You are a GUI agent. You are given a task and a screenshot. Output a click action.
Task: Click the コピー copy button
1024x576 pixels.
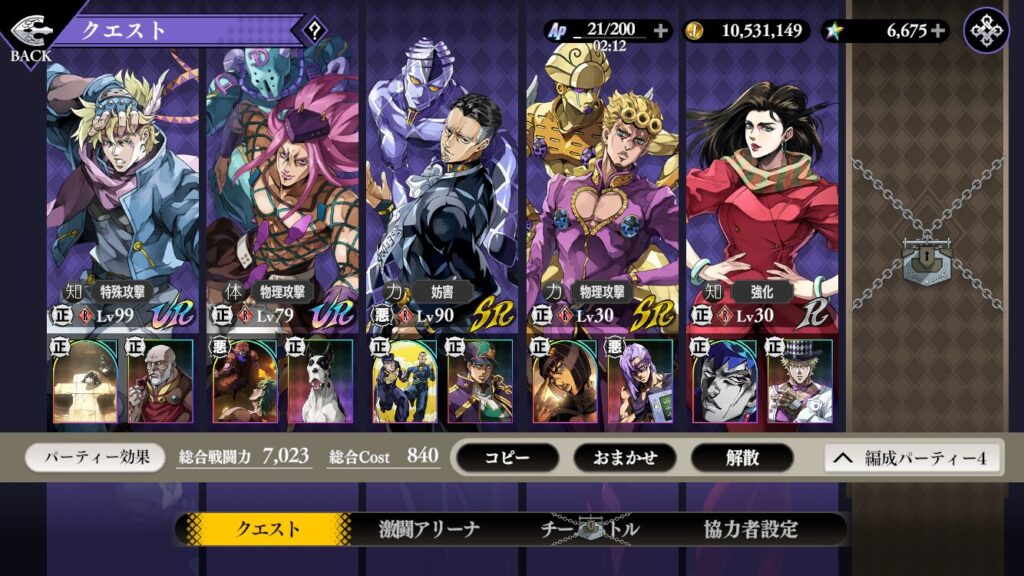tap(506, 457)
